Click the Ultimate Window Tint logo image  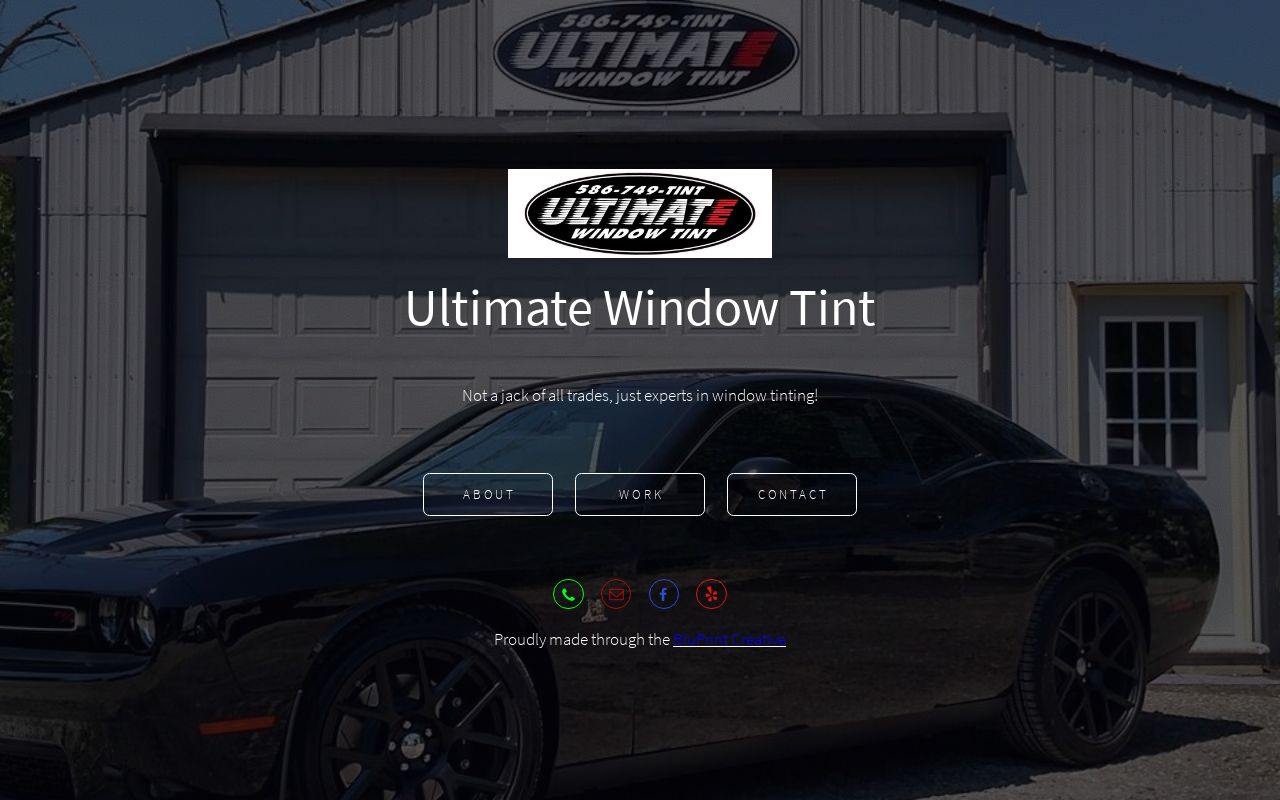click(640, 212)
